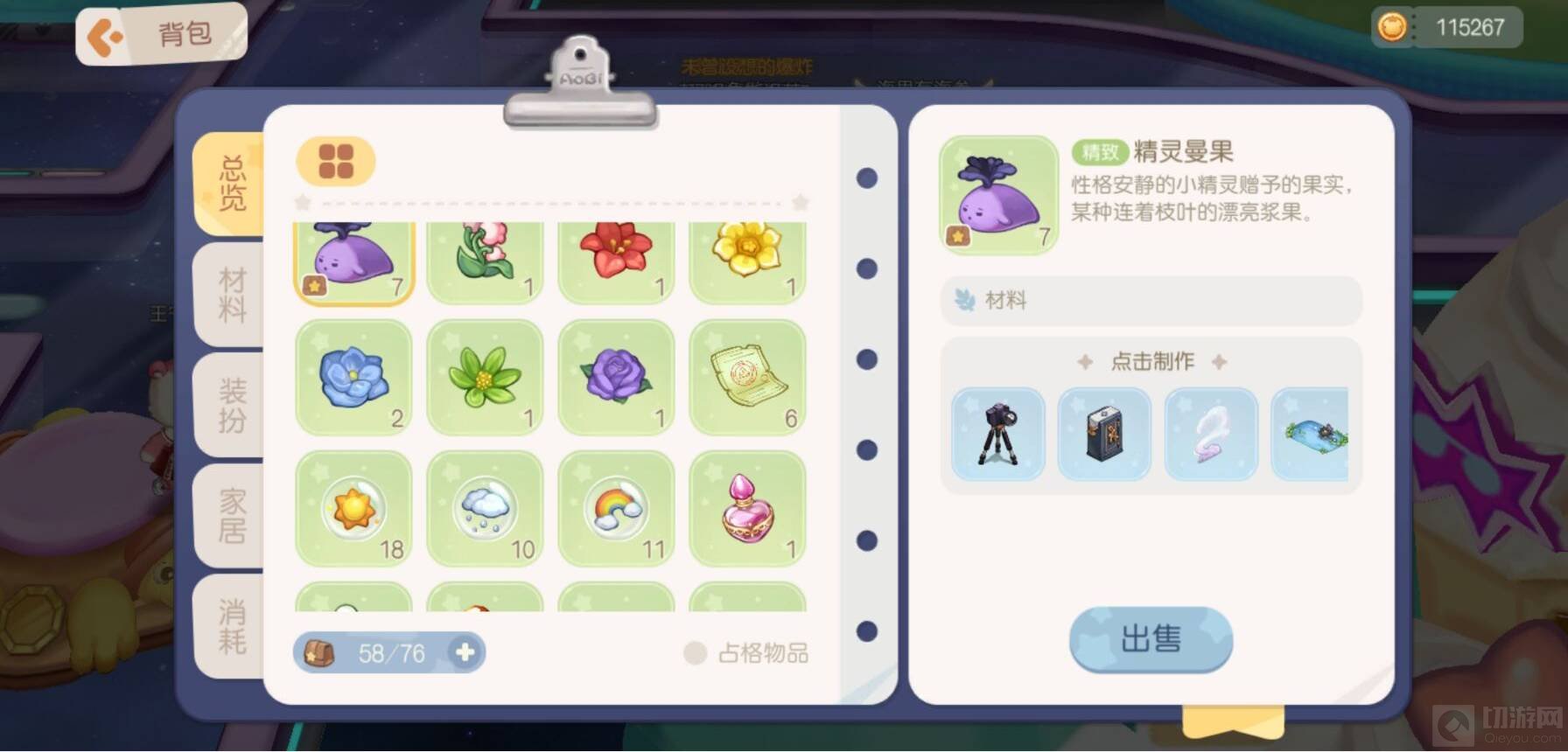This screenshot has width=1568, height=752.
Task: Select the green scroll ticket slot
Action: [x=747, y=377]
